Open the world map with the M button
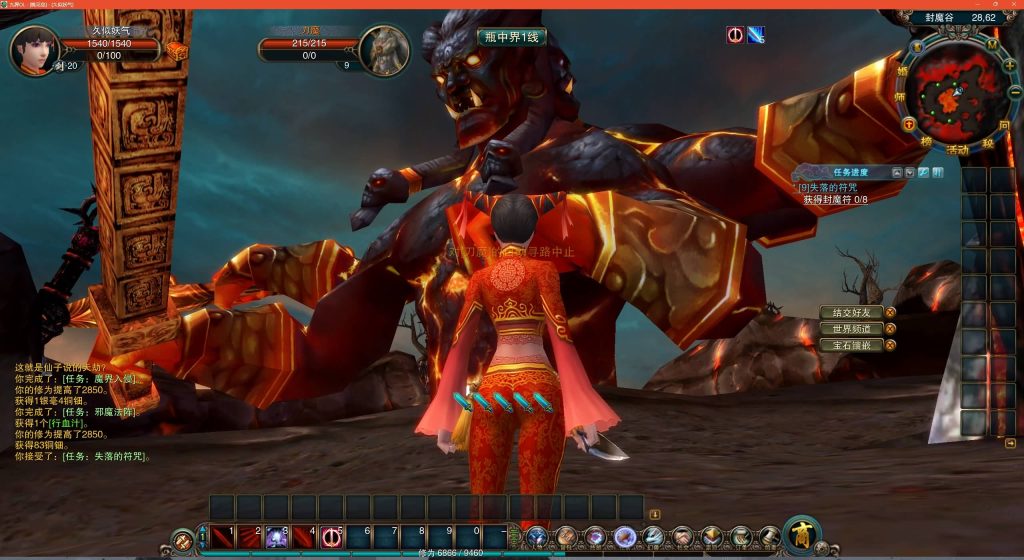Viewport: 1024px width, 560px height. [991, 45]
